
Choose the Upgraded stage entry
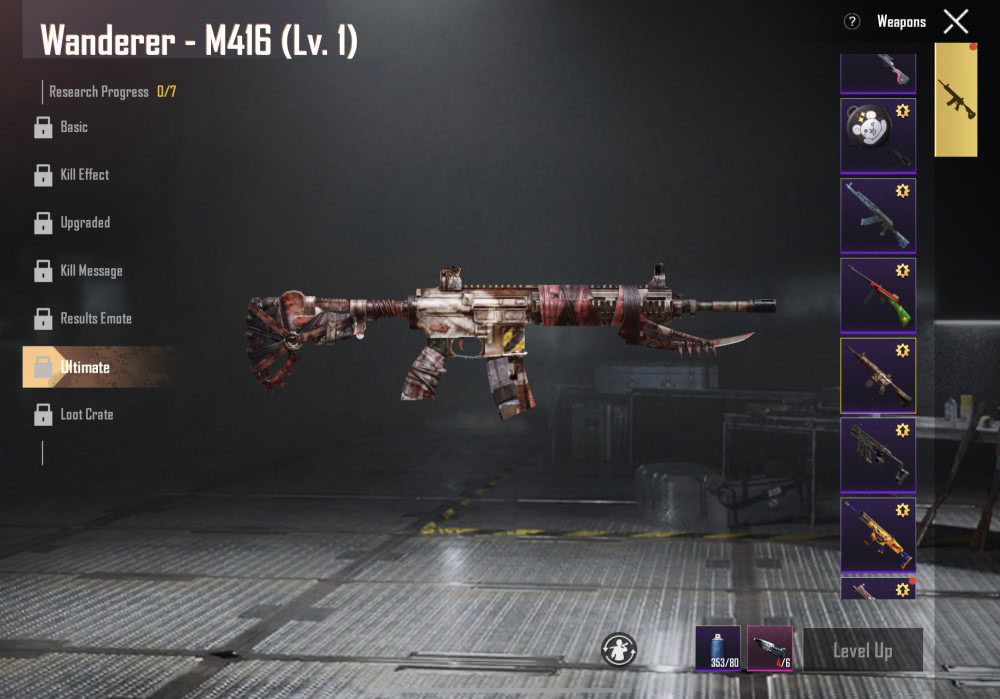[84, 223]
